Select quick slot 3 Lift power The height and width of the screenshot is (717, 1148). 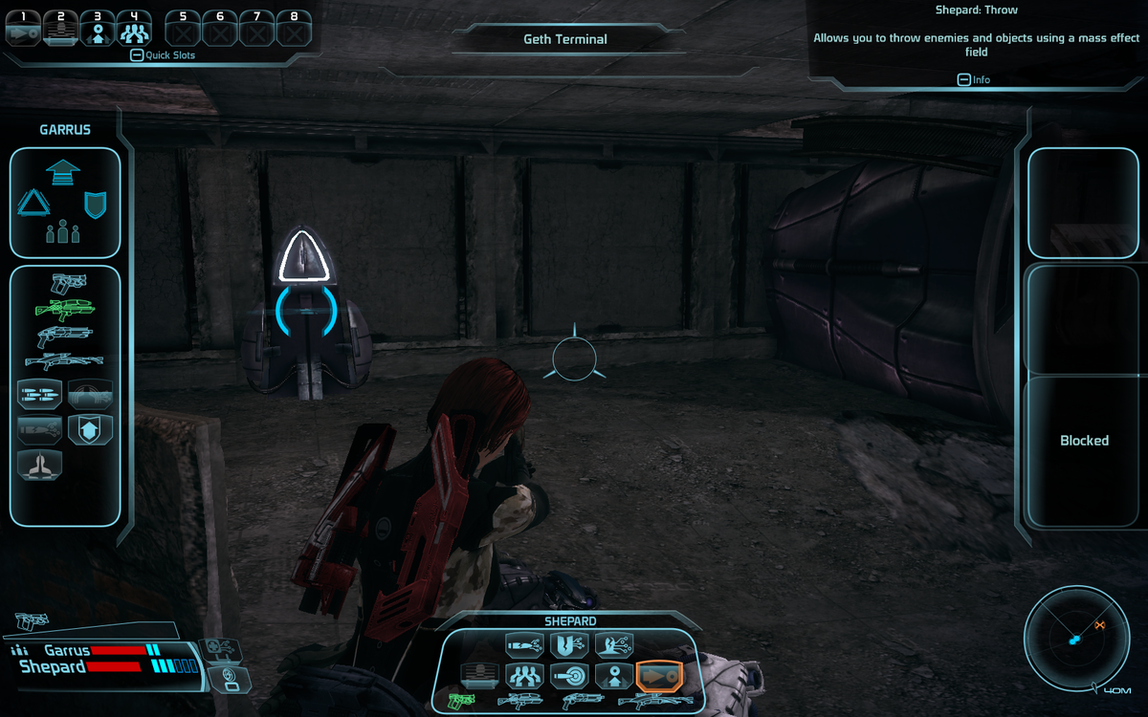click(97, 30)
